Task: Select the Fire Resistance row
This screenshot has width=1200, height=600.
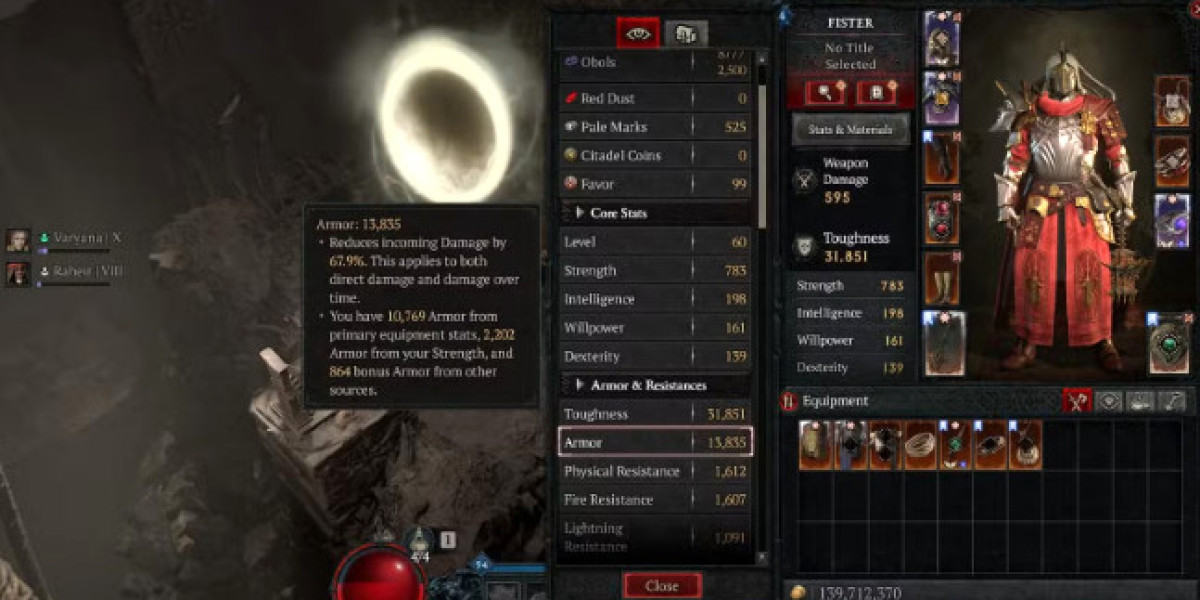Action: (655, 500)
